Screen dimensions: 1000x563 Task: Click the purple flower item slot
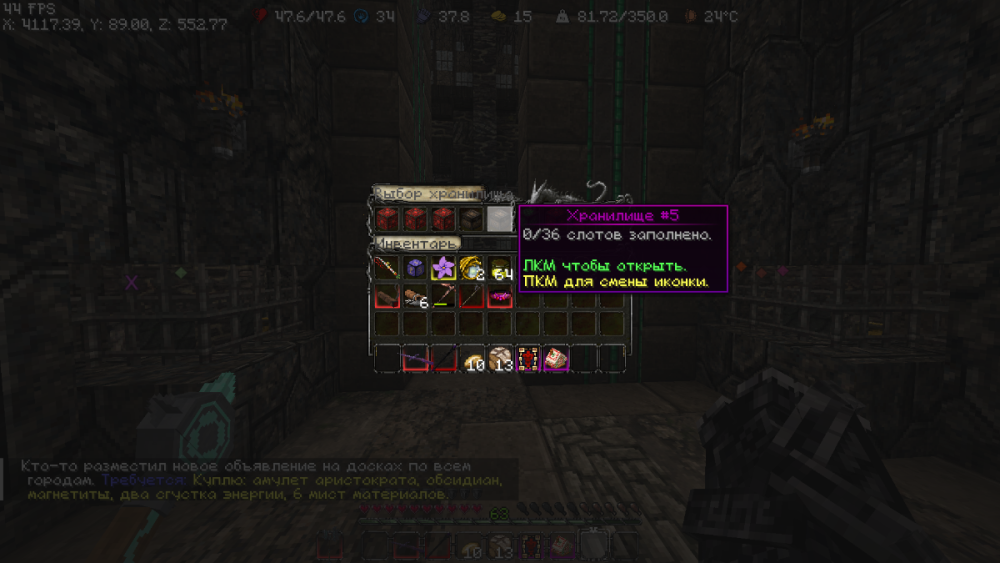point(442,268)
